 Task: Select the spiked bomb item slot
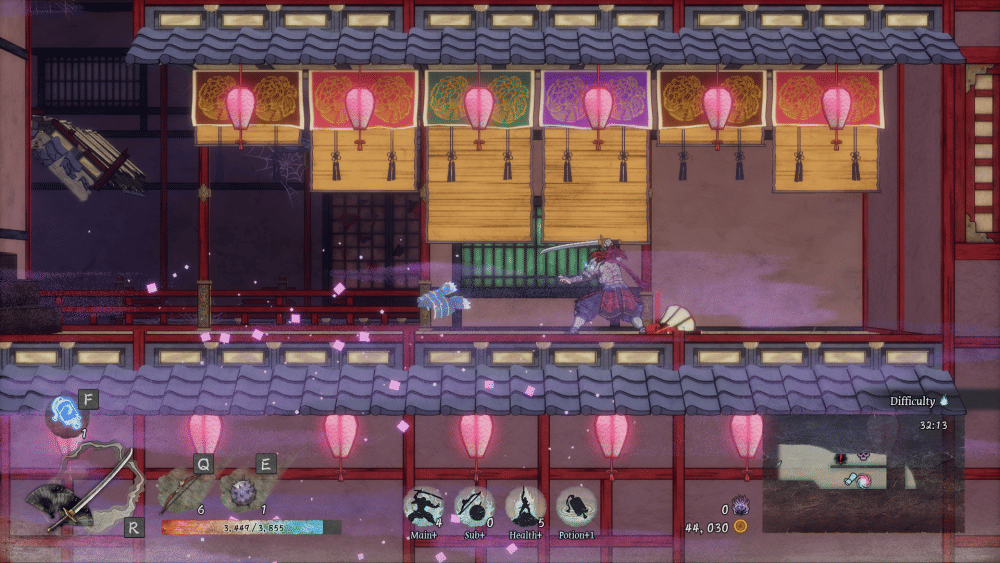[x=243, y=491]
